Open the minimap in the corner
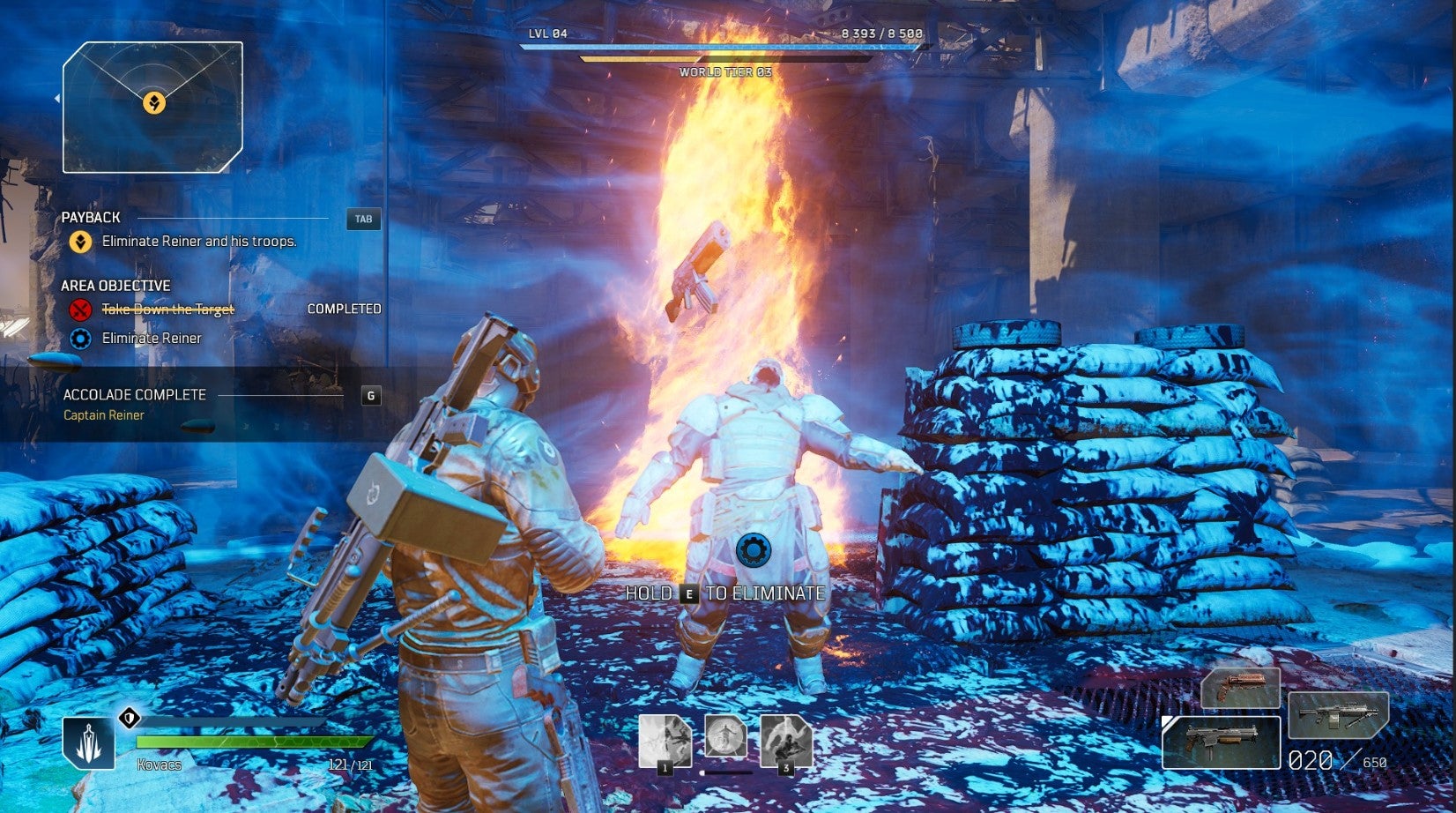The width and height of the screenshot is (1456, 813). click(x=153, y=107)
